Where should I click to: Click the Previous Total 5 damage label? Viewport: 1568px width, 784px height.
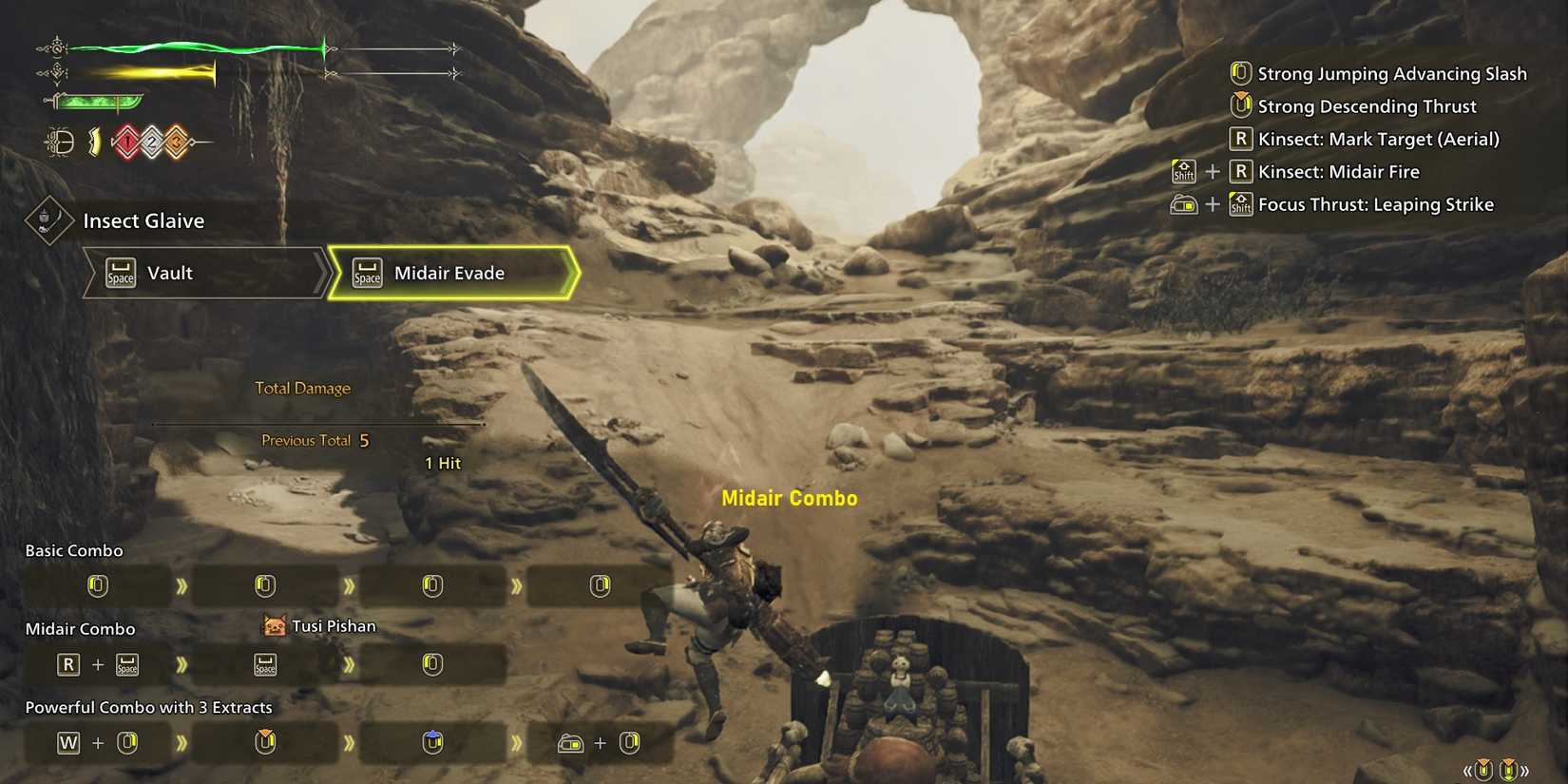[314, 440]
